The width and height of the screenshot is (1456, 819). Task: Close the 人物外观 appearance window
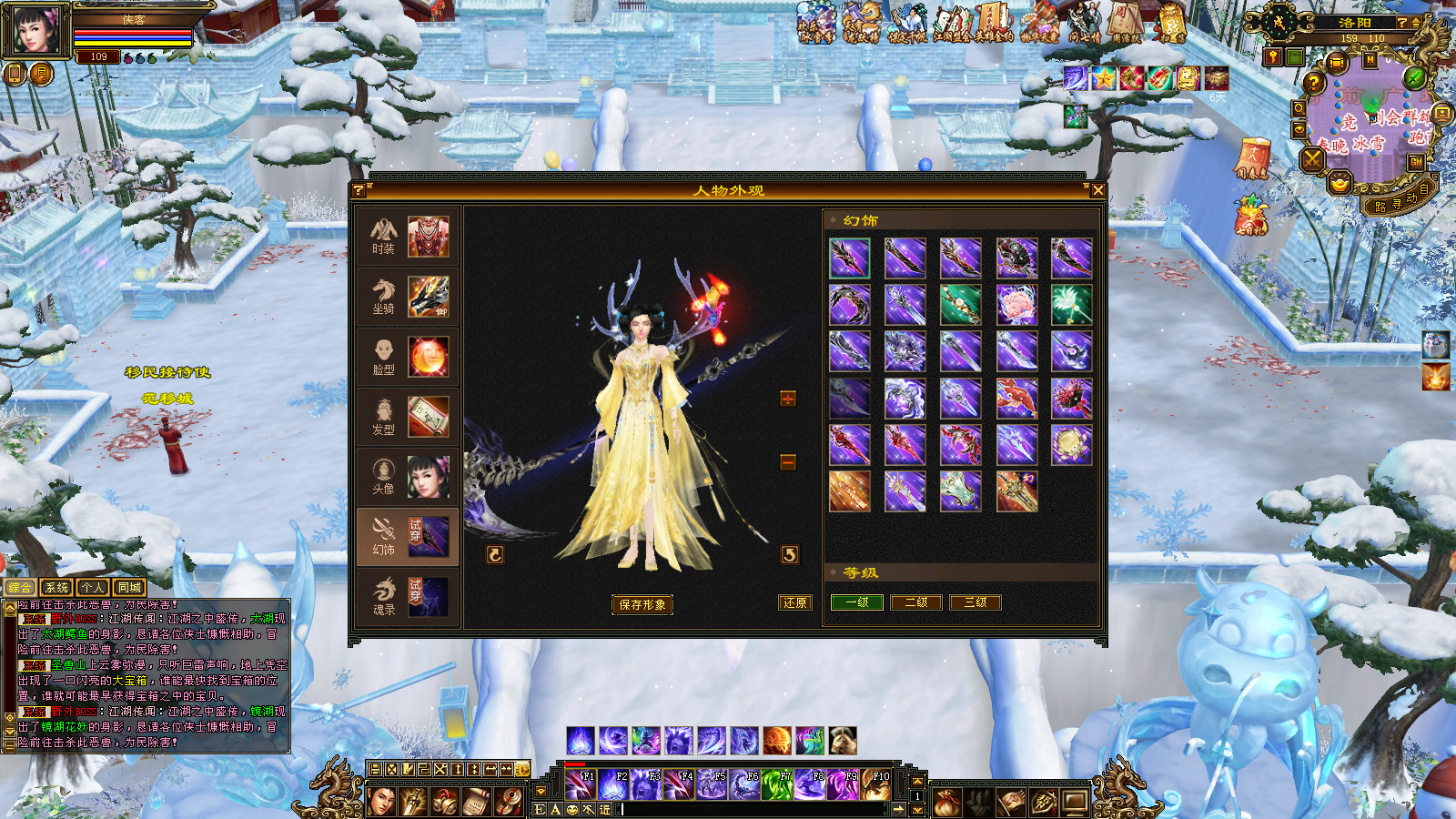coord(1097,190)
